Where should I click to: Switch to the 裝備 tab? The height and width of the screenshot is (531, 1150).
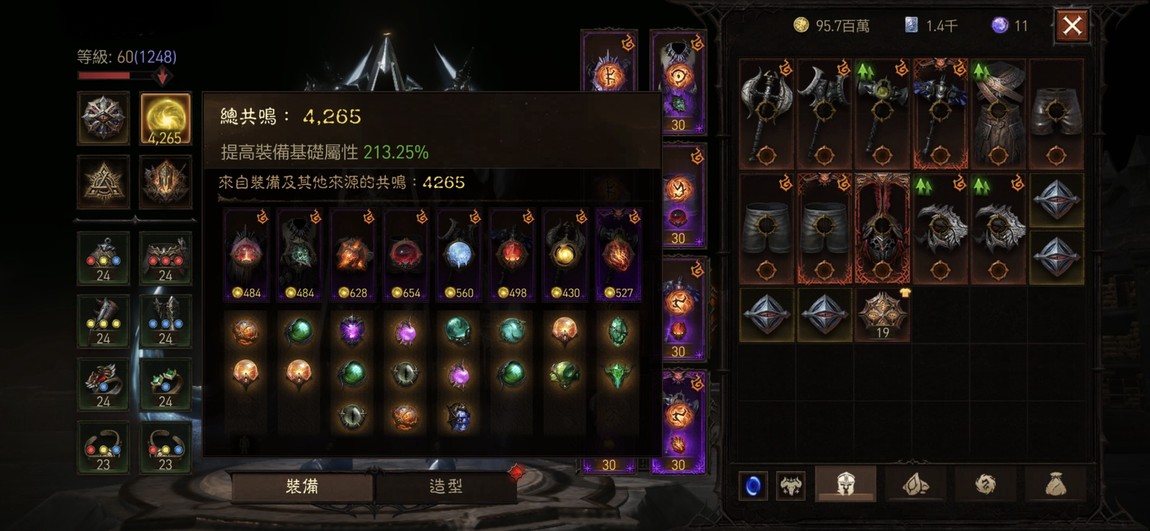point(303,487)
